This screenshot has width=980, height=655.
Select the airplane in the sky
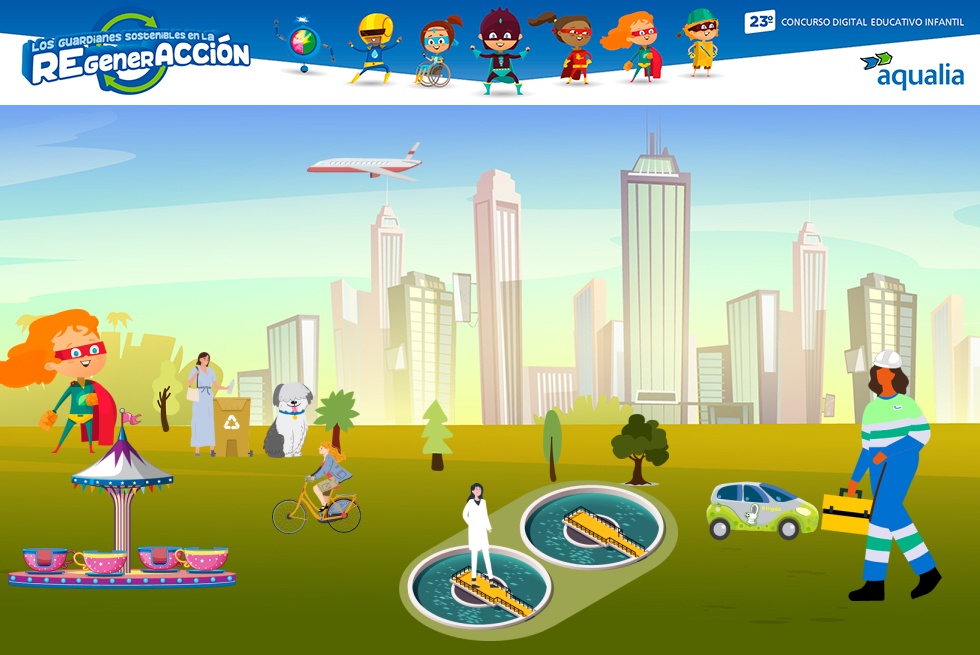point(366,165)
